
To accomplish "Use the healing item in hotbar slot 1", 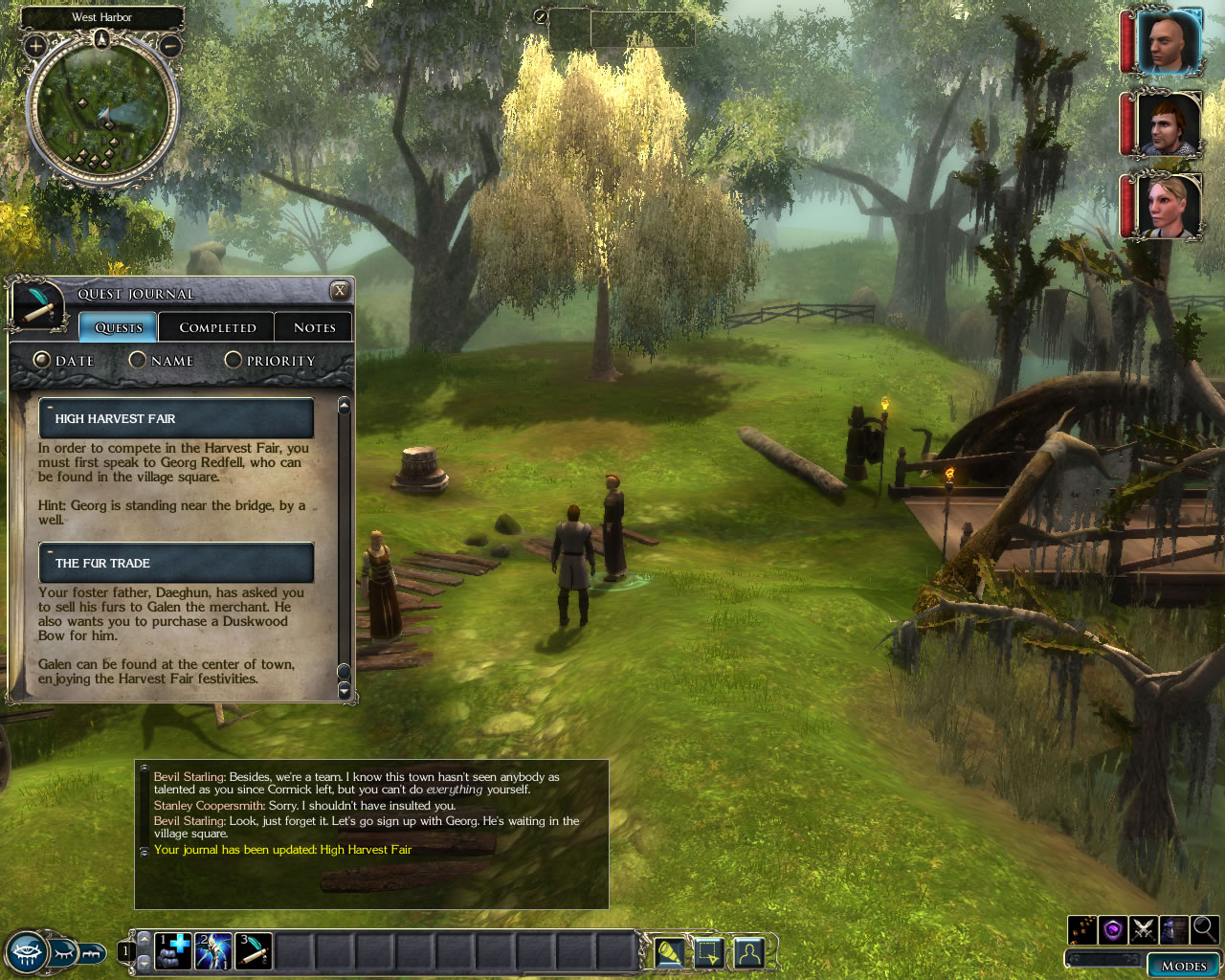I will [x=173, y=951].
